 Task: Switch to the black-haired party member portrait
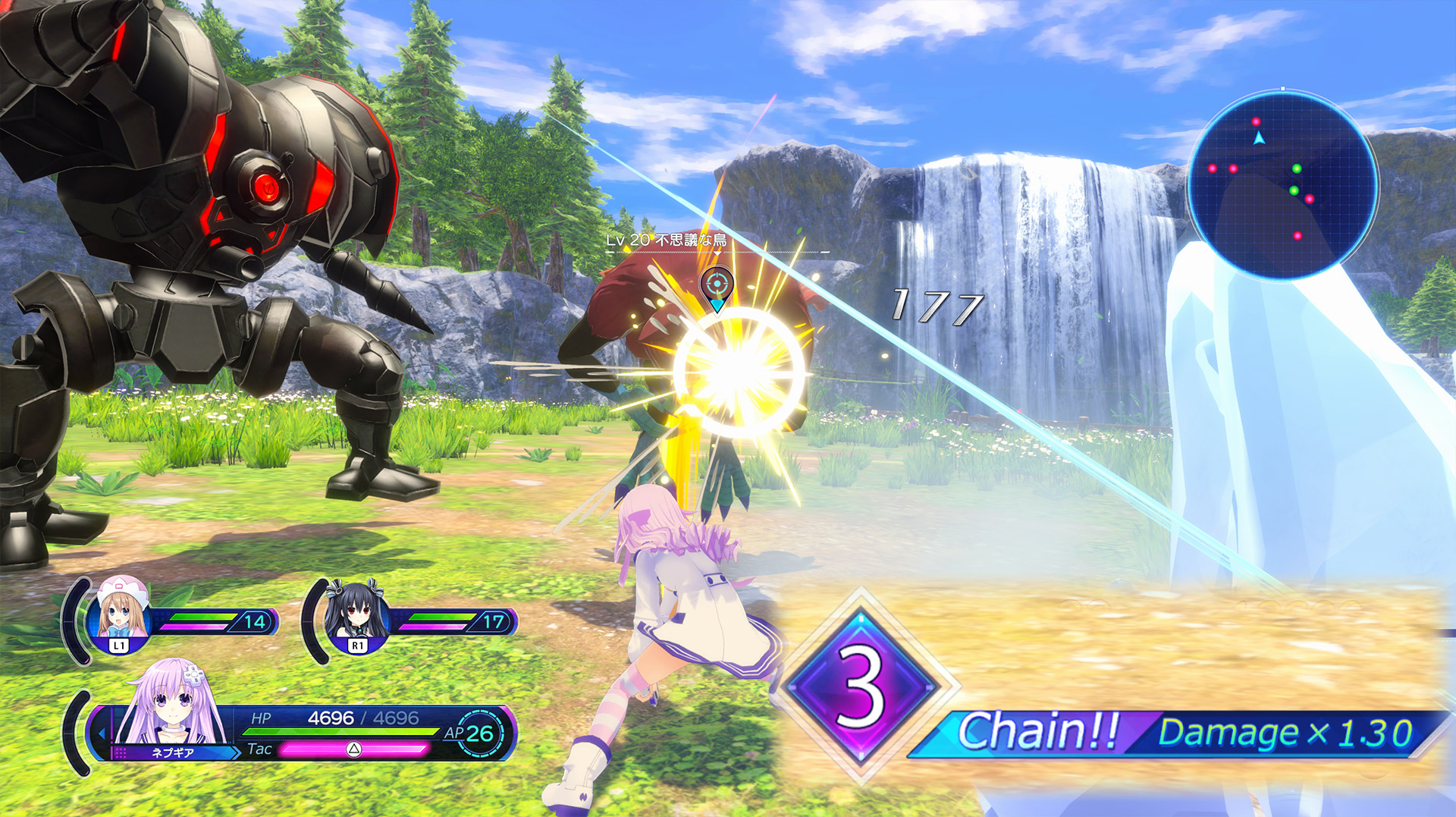pos(356,613)
